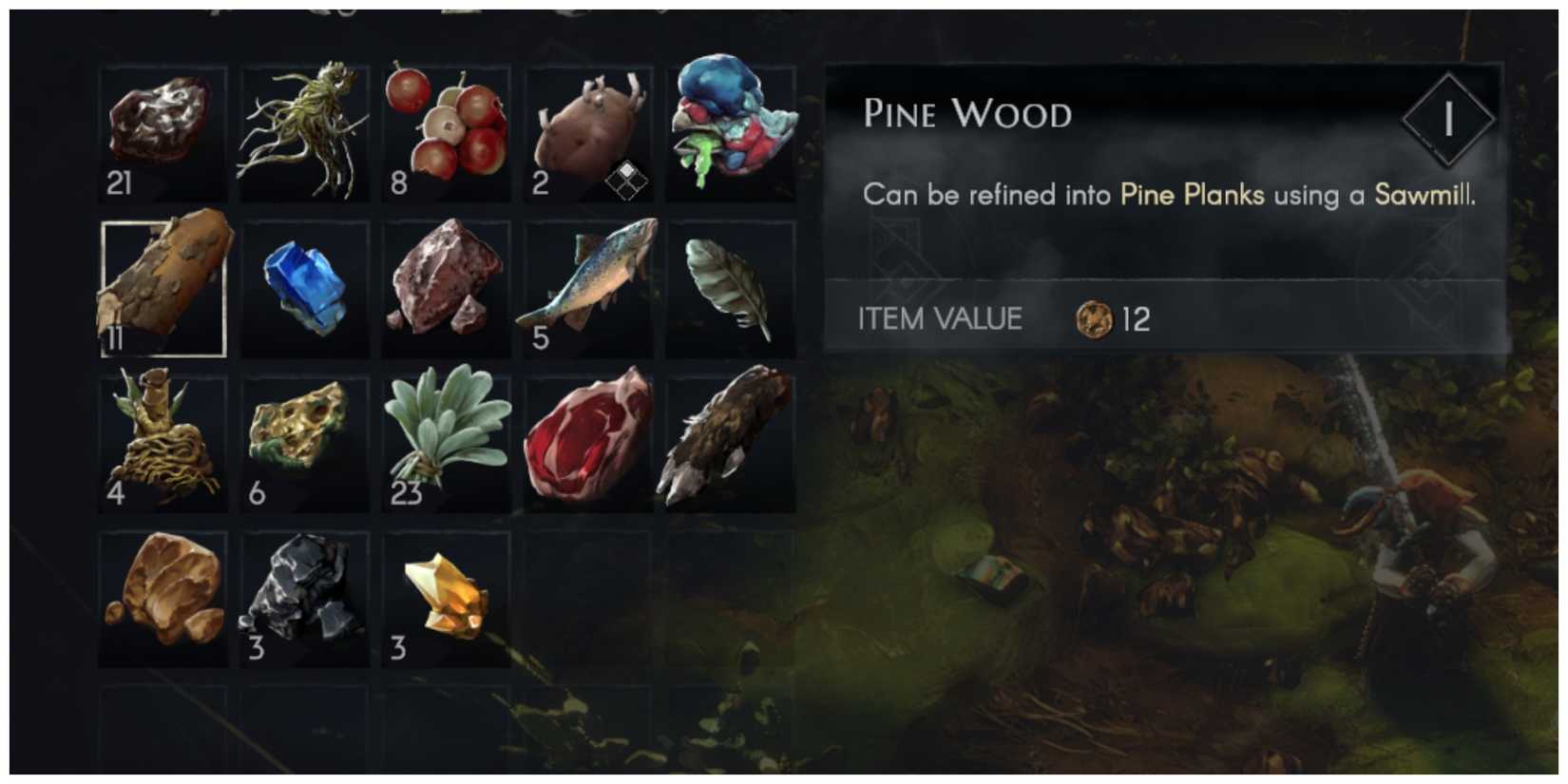Click the tangled root fibers item

tap(304, 131)
